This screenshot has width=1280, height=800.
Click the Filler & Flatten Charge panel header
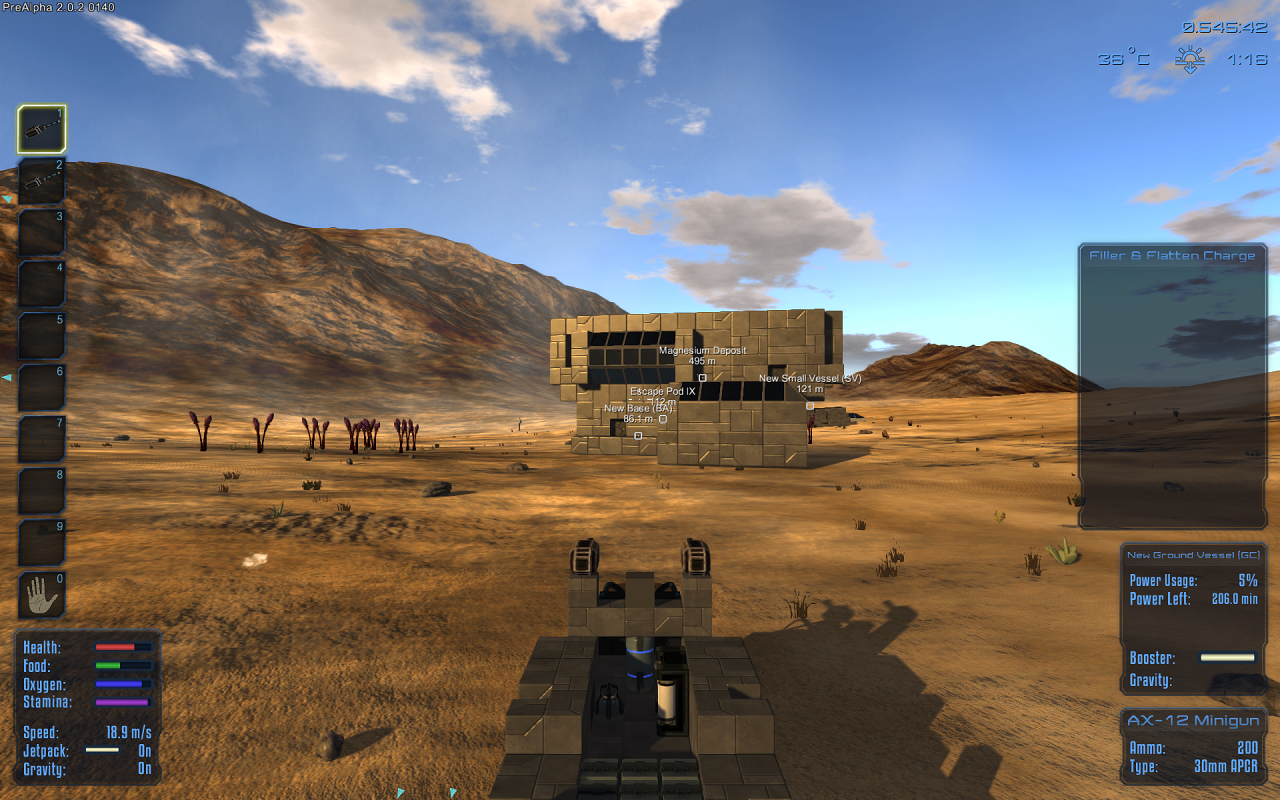click(1172, 256)
